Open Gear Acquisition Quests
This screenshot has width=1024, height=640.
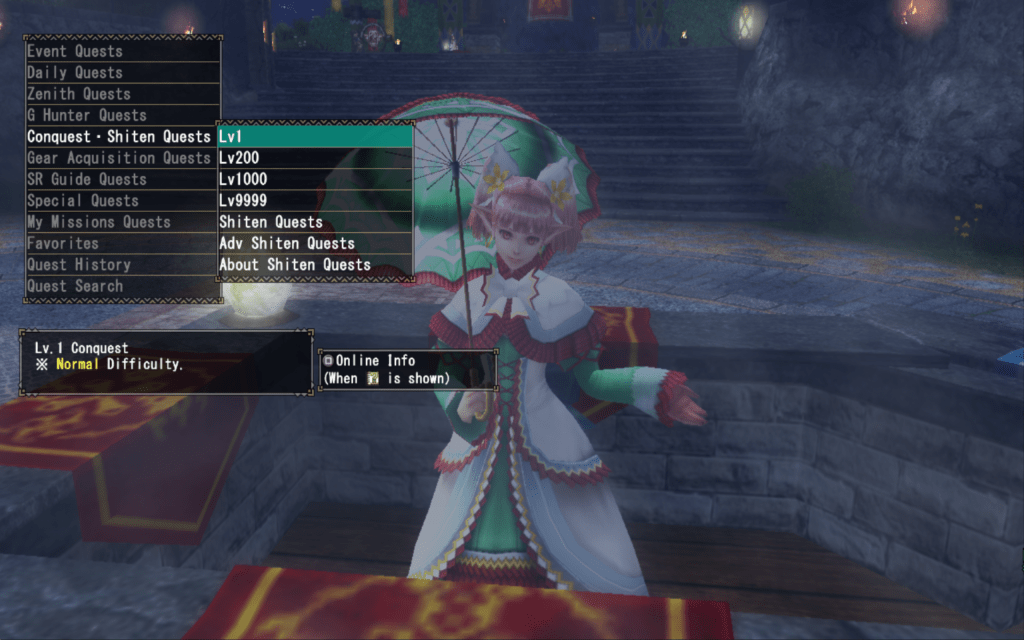click(120, 158)
